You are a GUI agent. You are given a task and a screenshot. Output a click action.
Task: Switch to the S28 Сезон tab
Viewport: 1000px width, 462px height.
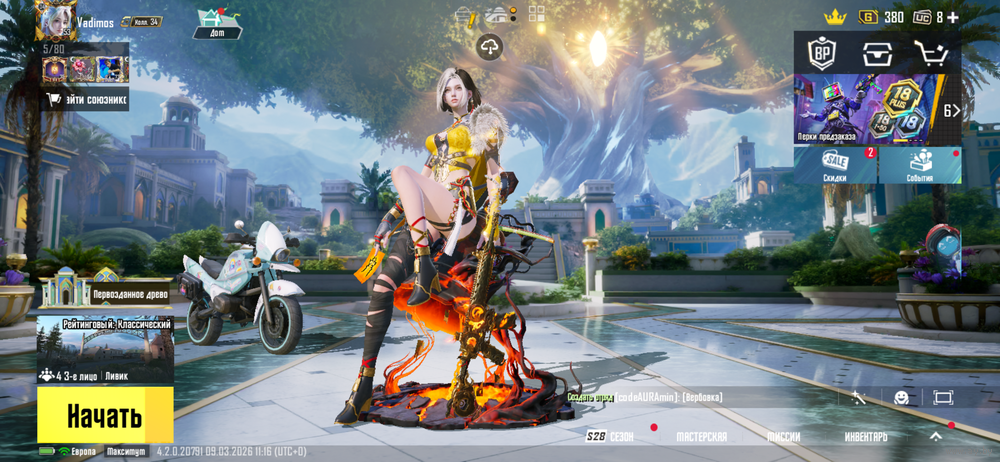pyautogui.click(x=611, y=437)
